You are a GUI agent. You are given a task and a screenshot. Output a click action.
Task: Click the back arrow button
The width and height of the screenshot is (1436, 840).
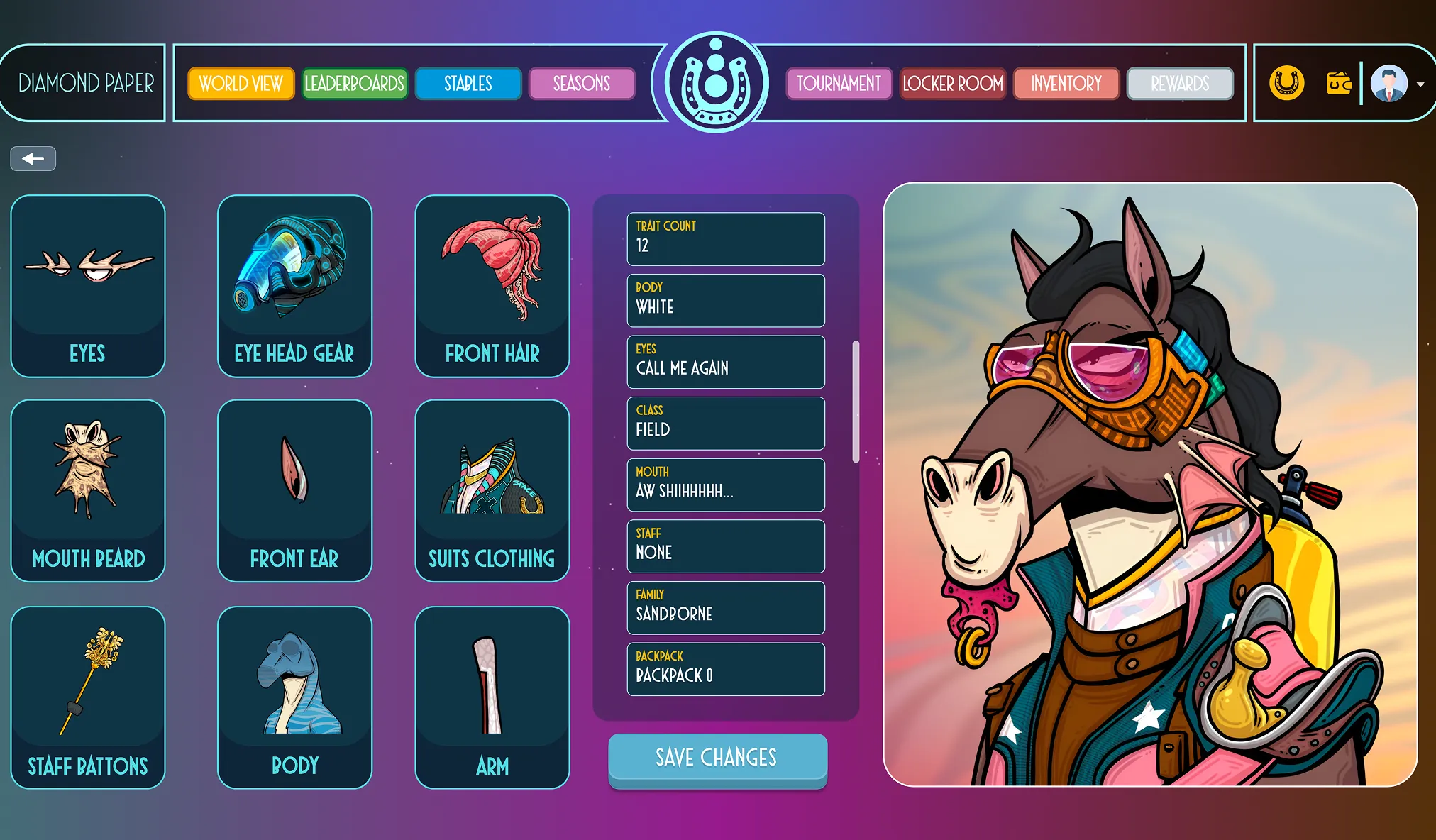[33, 159]
